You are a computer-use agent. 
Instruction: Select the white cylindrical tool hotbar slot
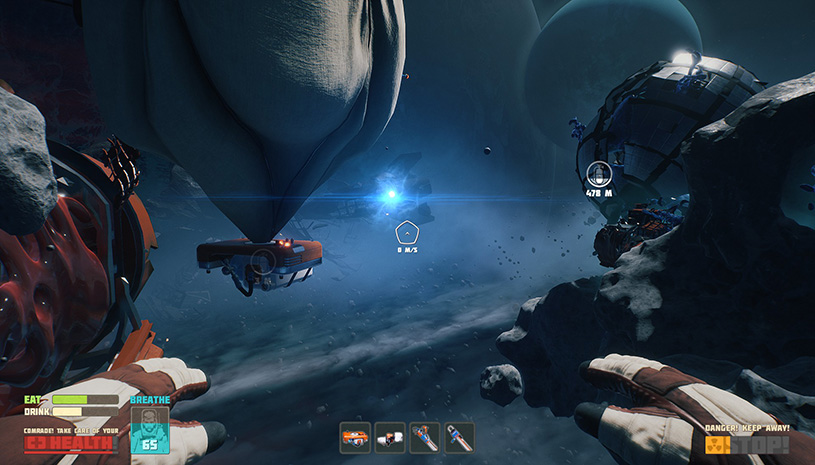(x=390, y=437)
